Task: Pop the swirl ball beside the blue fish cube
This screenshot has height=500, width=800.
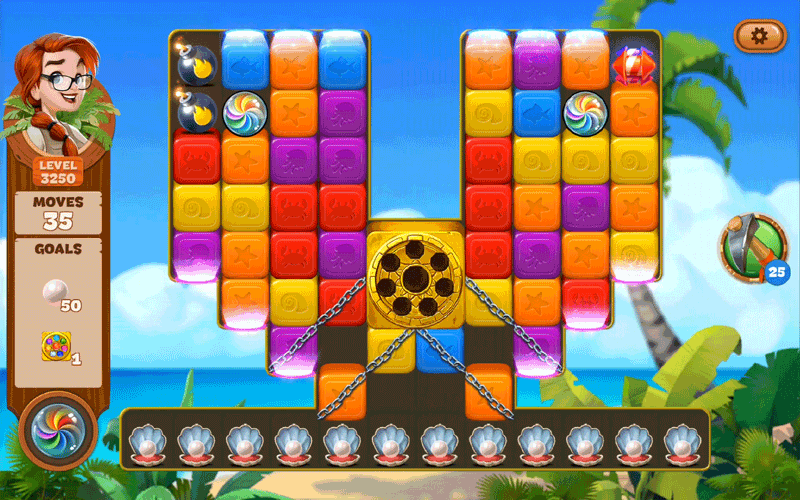Action: click(x=586, y=112)
